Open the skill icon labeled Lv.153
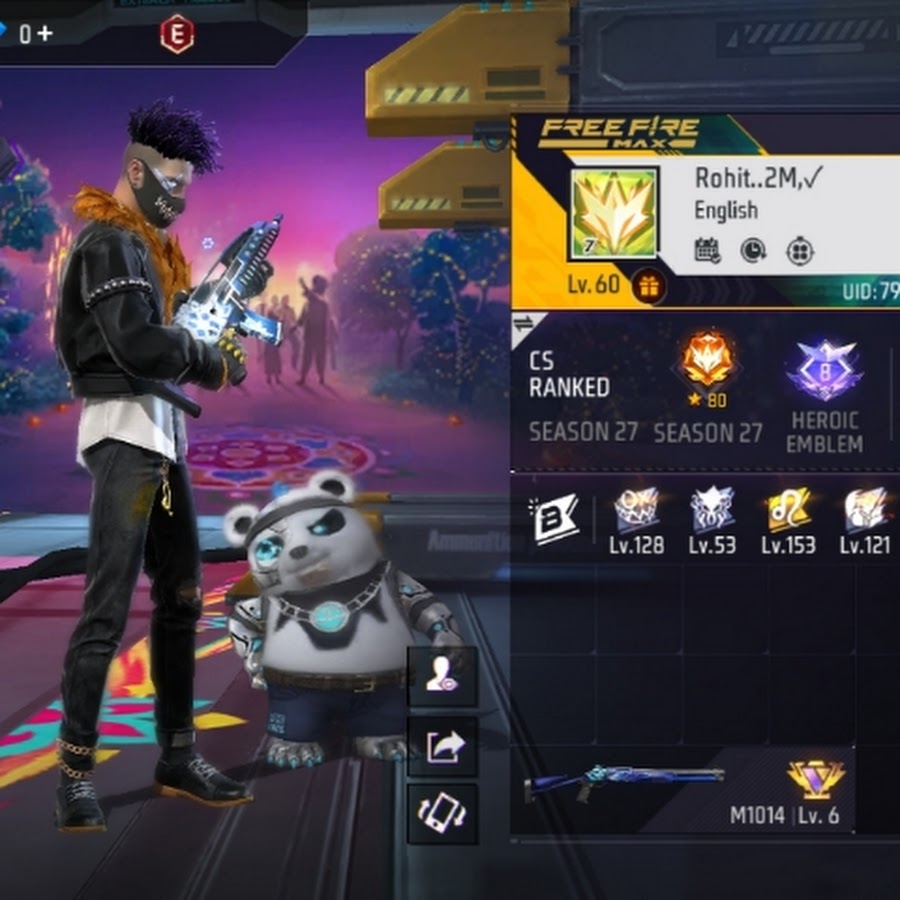 [788, 511]
